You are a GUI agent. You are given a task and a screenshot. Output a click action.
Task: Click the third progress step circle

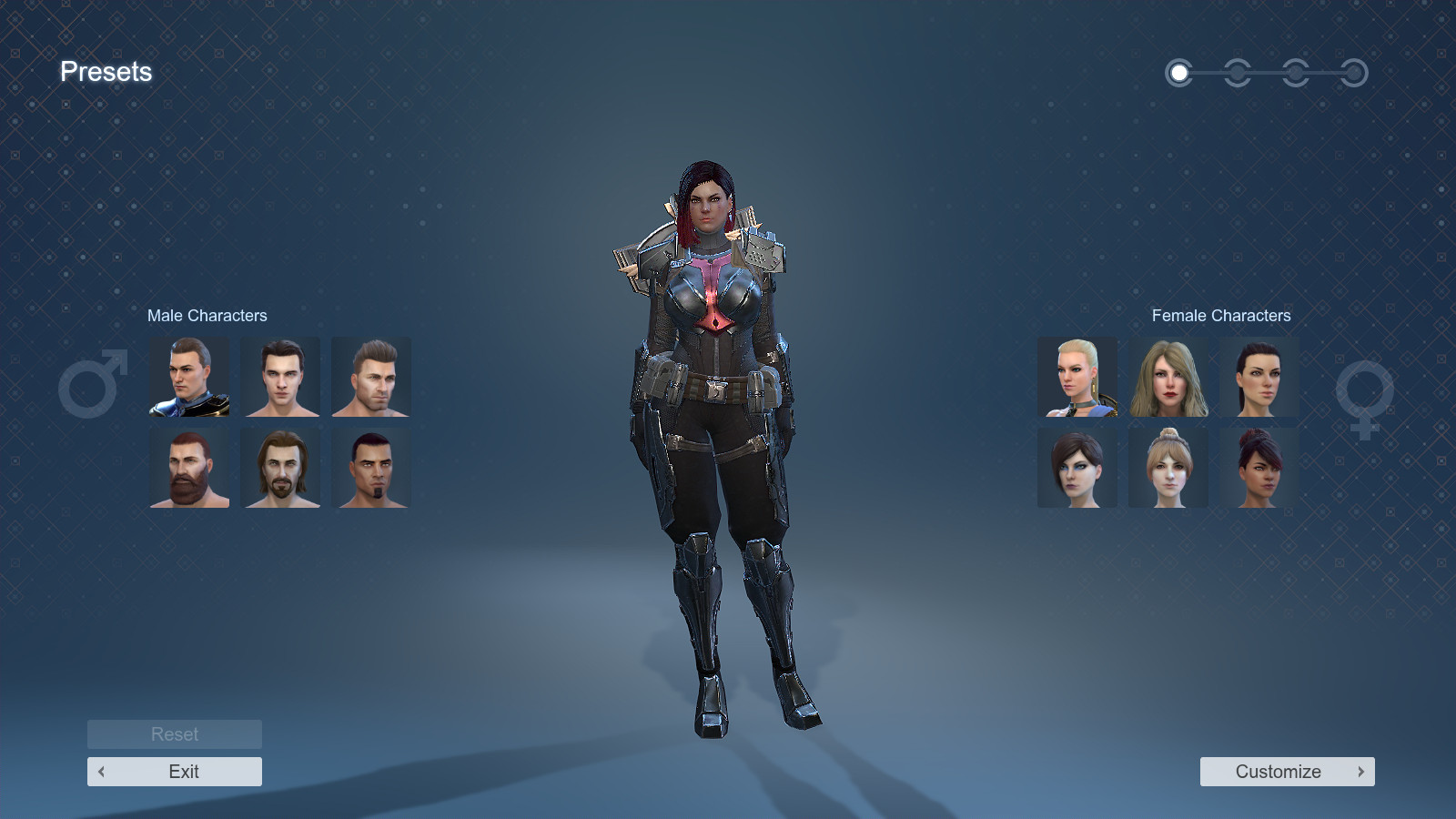1296,73
